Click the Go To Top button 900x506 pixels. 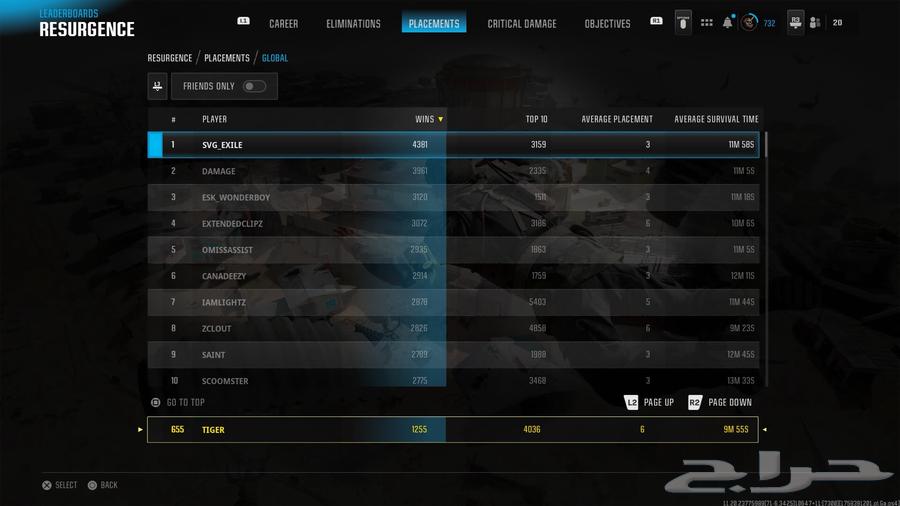pos(178,402)
